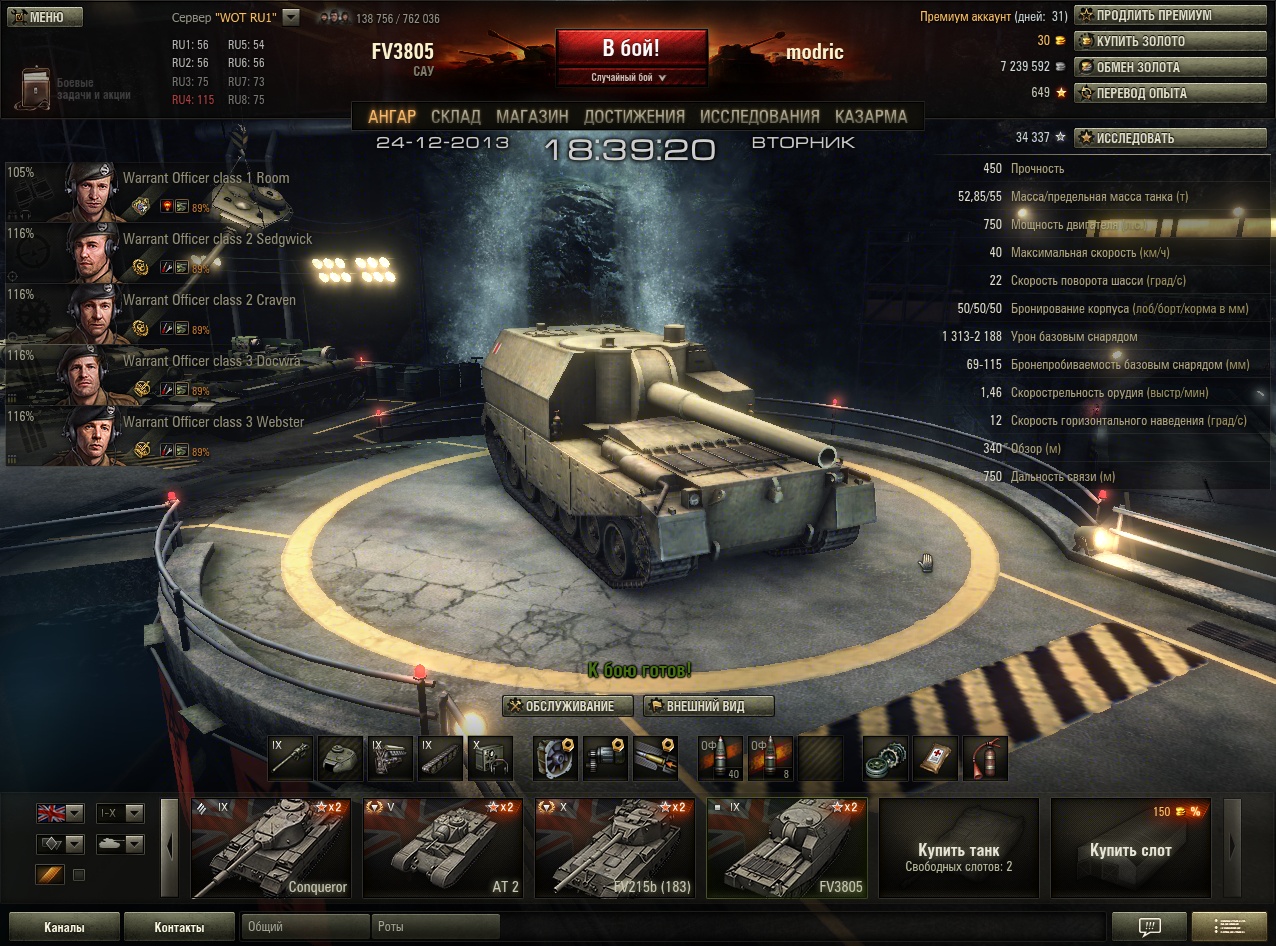Image resolution: width=1276 pixels, height=946 pixels.
Task: Click Купить танк slot
Action: [x=958, y=848]
